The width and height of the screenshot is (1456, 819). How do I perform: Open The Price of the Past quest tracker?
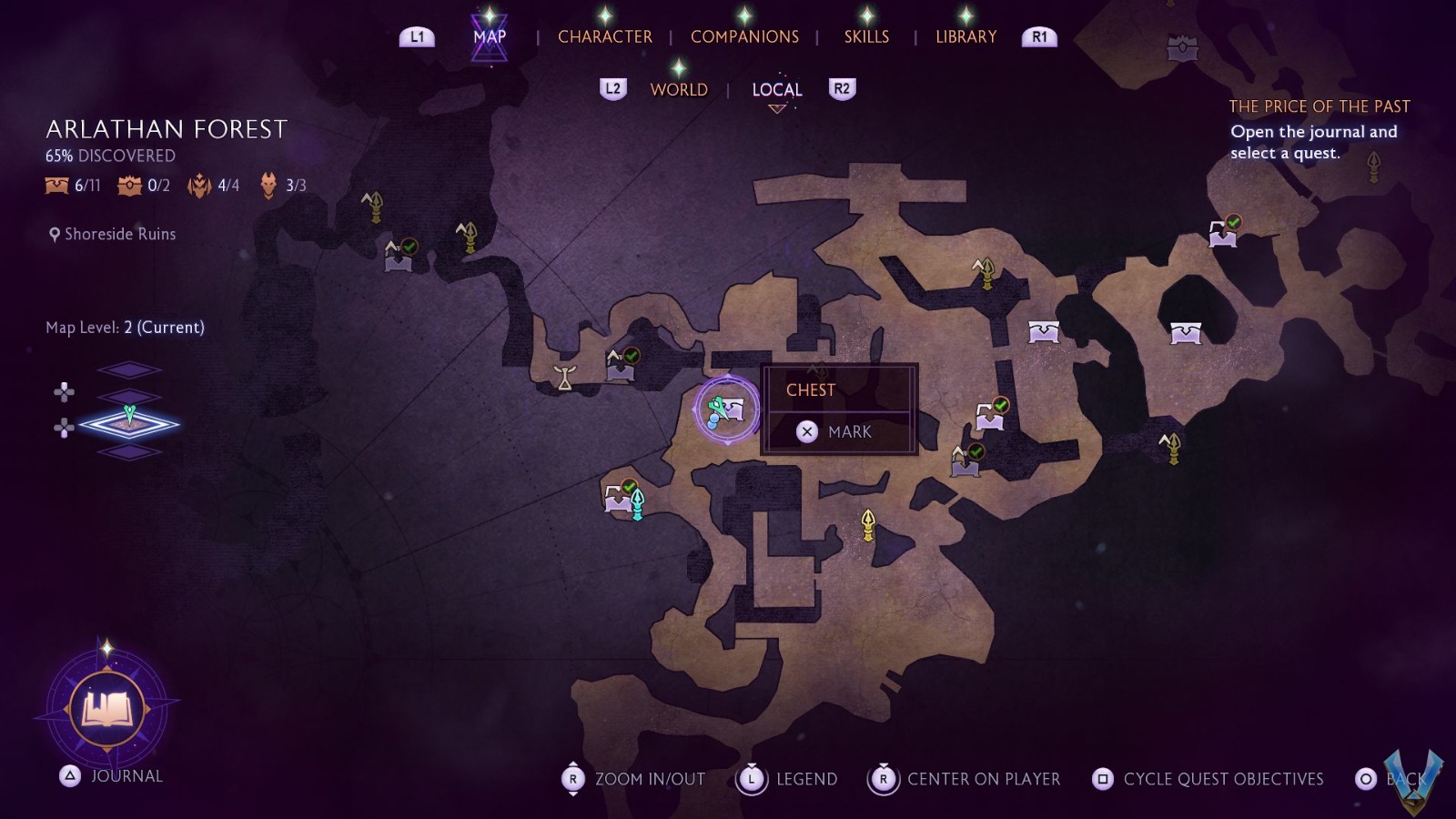(1319, 106)
